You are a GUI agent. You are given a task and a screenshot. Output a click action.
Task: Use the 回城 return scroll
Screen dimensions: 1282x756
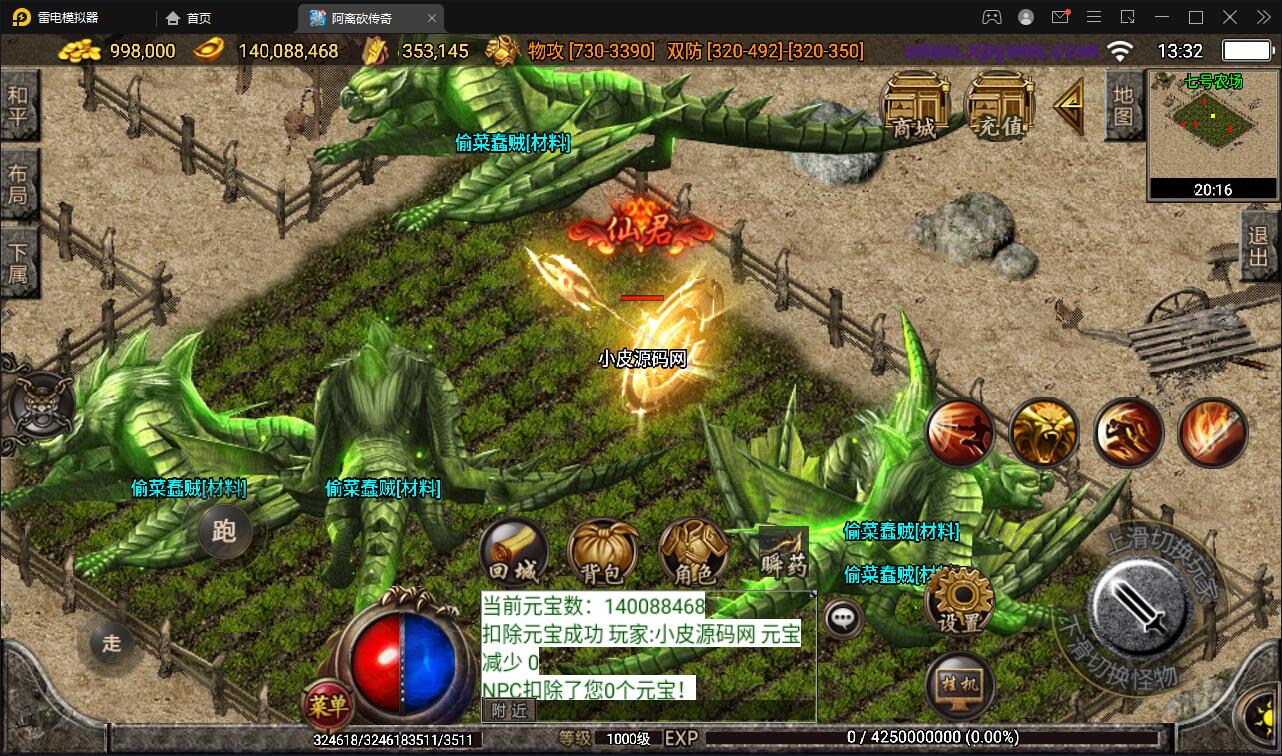(x=514, y=553)
